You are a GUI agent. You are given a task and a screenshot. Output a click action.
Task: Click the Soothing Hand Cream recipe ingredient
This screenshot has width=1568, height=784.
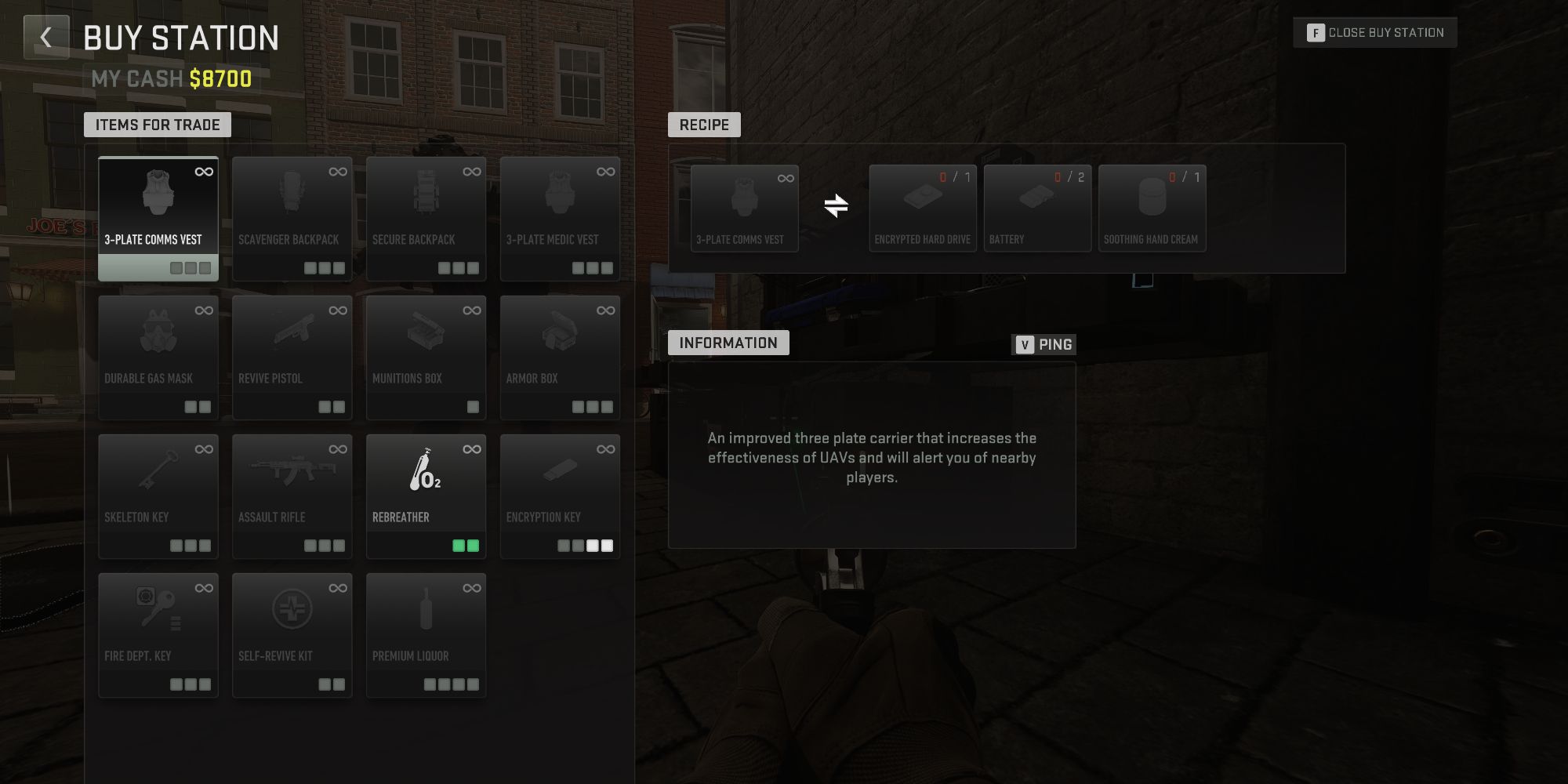[x=1152, y=204]
